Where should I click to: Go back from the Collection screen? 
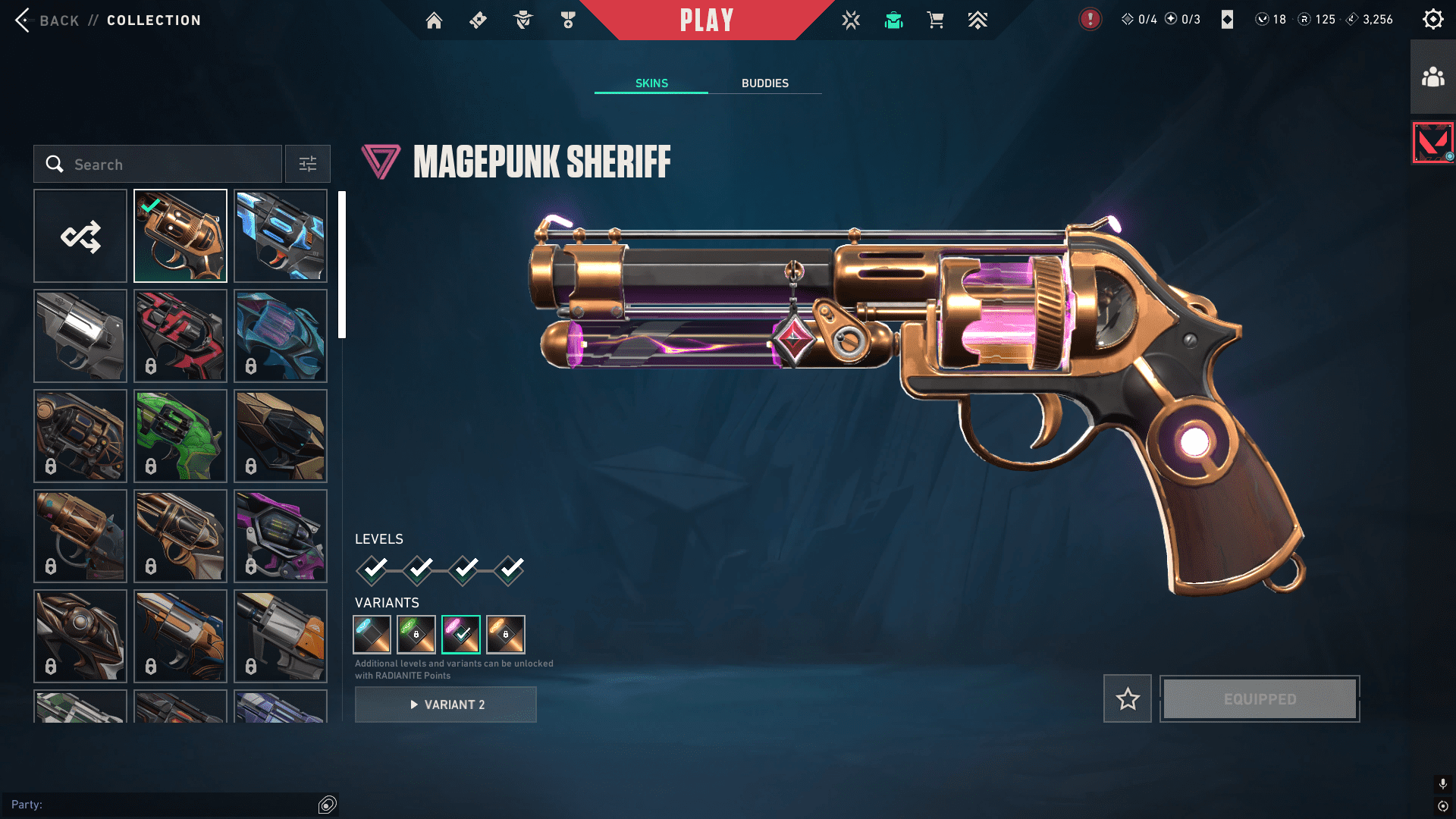point(45,20)
